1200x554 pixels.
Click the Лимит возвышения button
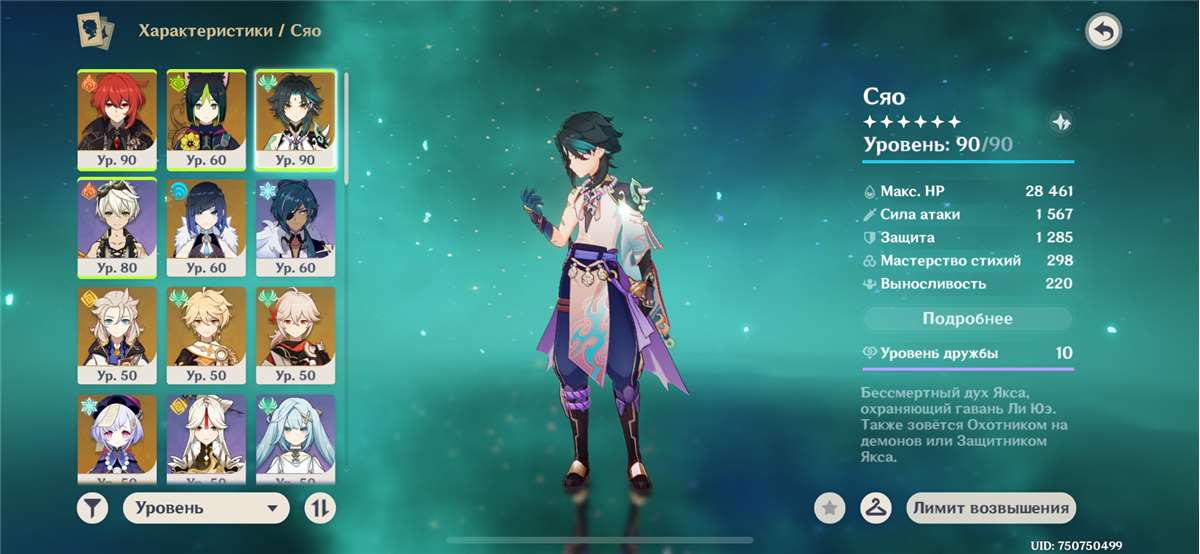tap(990, 508)
